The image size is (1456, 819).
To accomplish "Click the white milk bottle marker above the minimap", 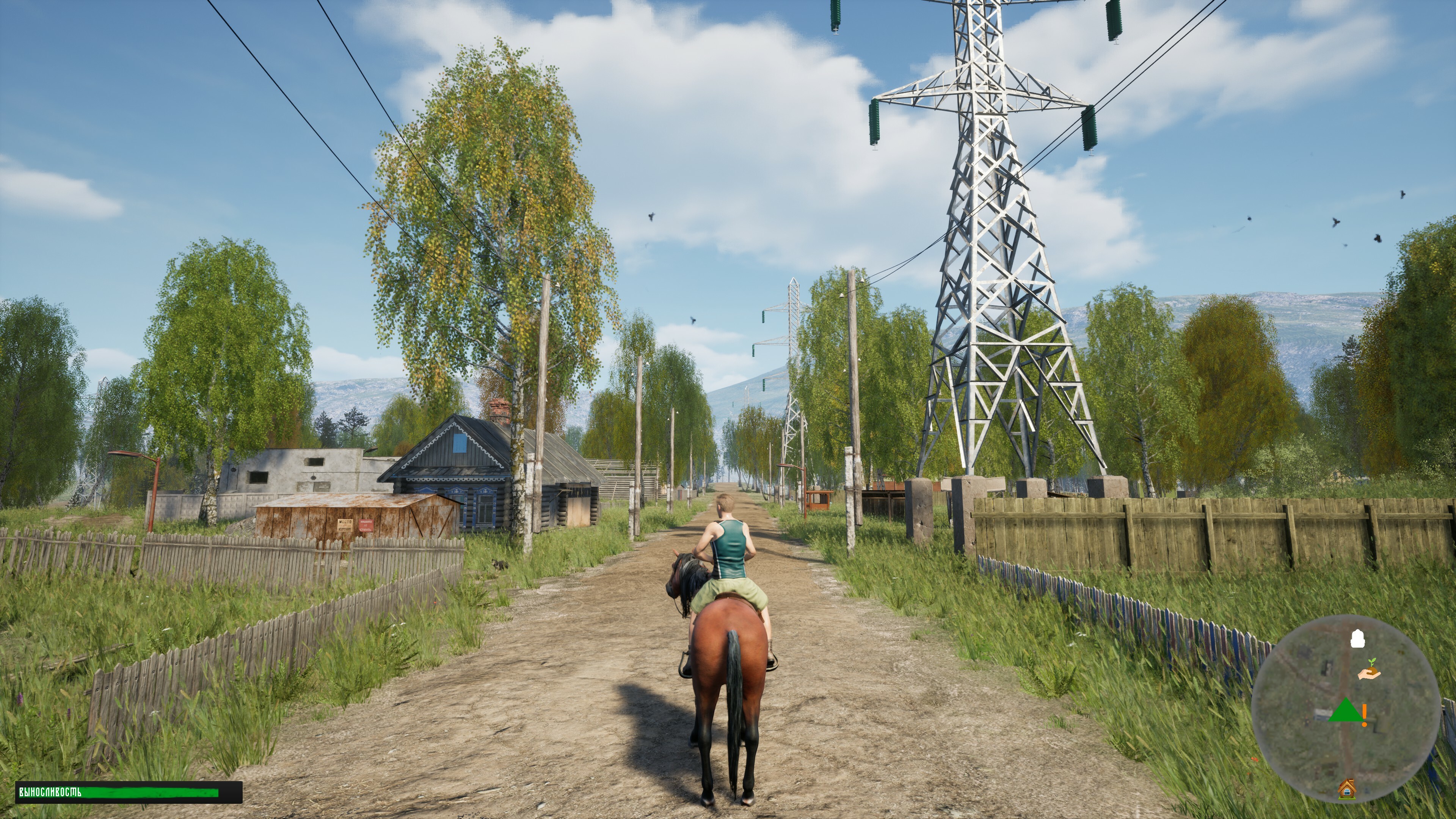I will coord(1358,639).
